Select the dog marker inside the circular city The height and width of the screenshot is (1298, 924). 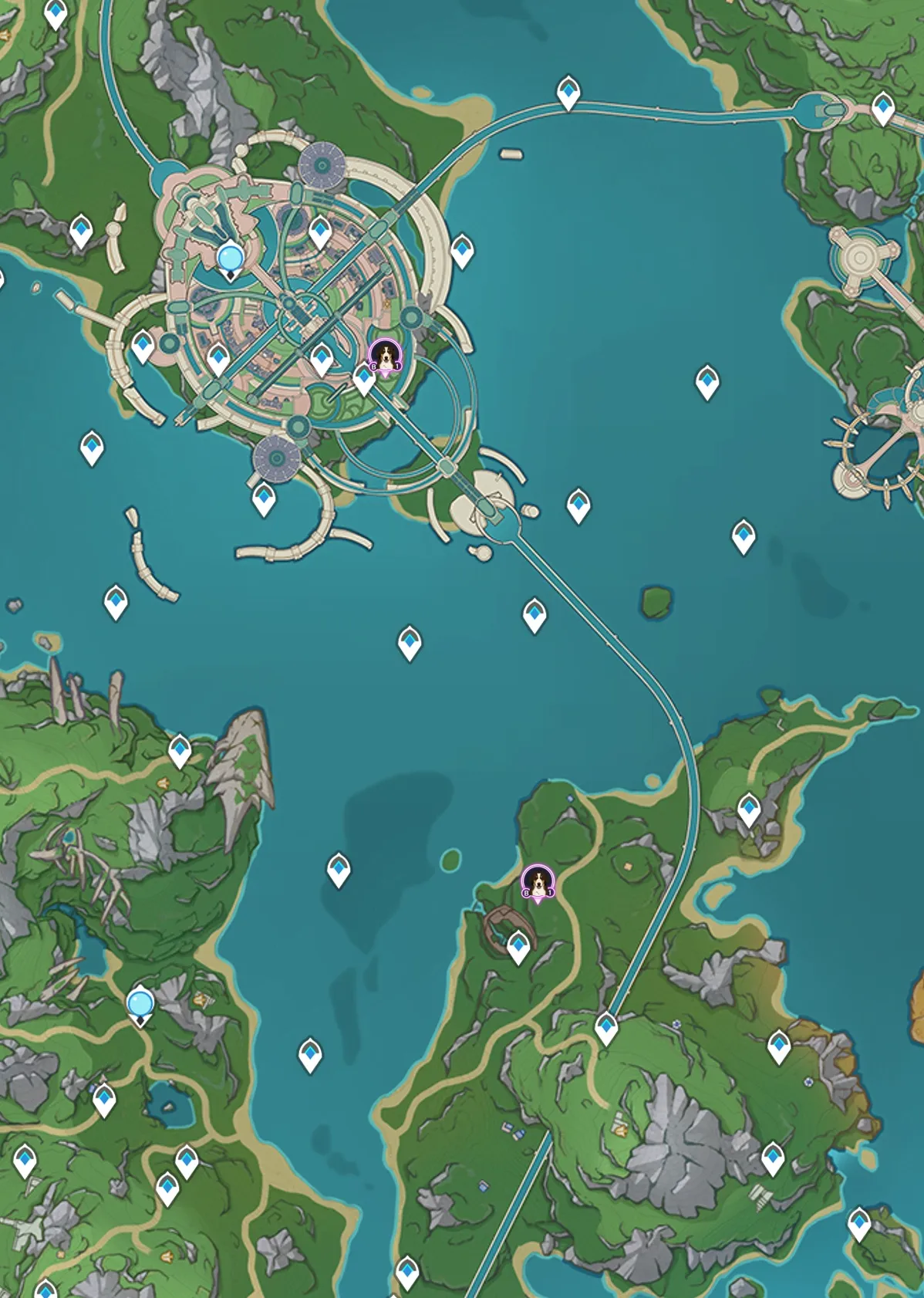point(385,356)
